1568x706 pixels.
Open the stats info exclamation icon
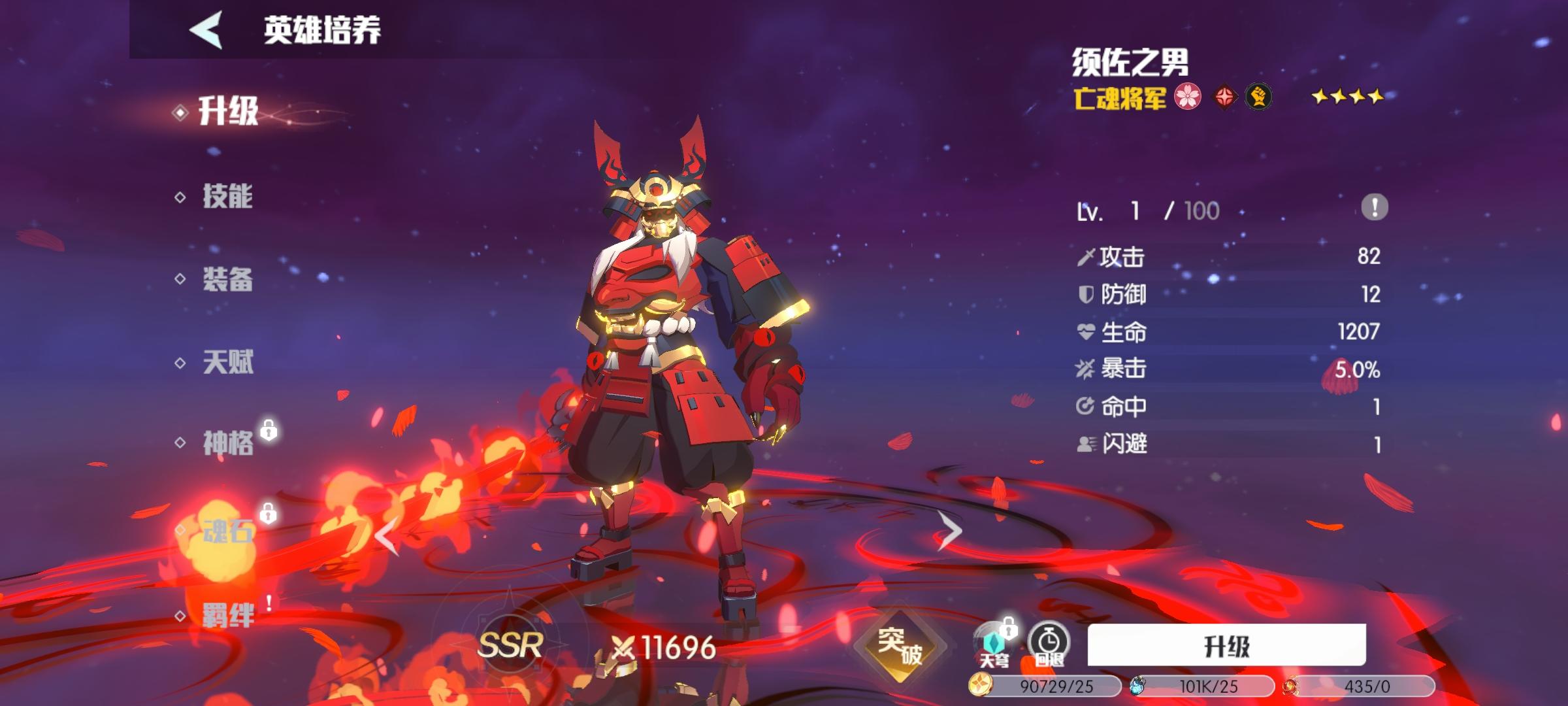click(x=1374, y=208)
